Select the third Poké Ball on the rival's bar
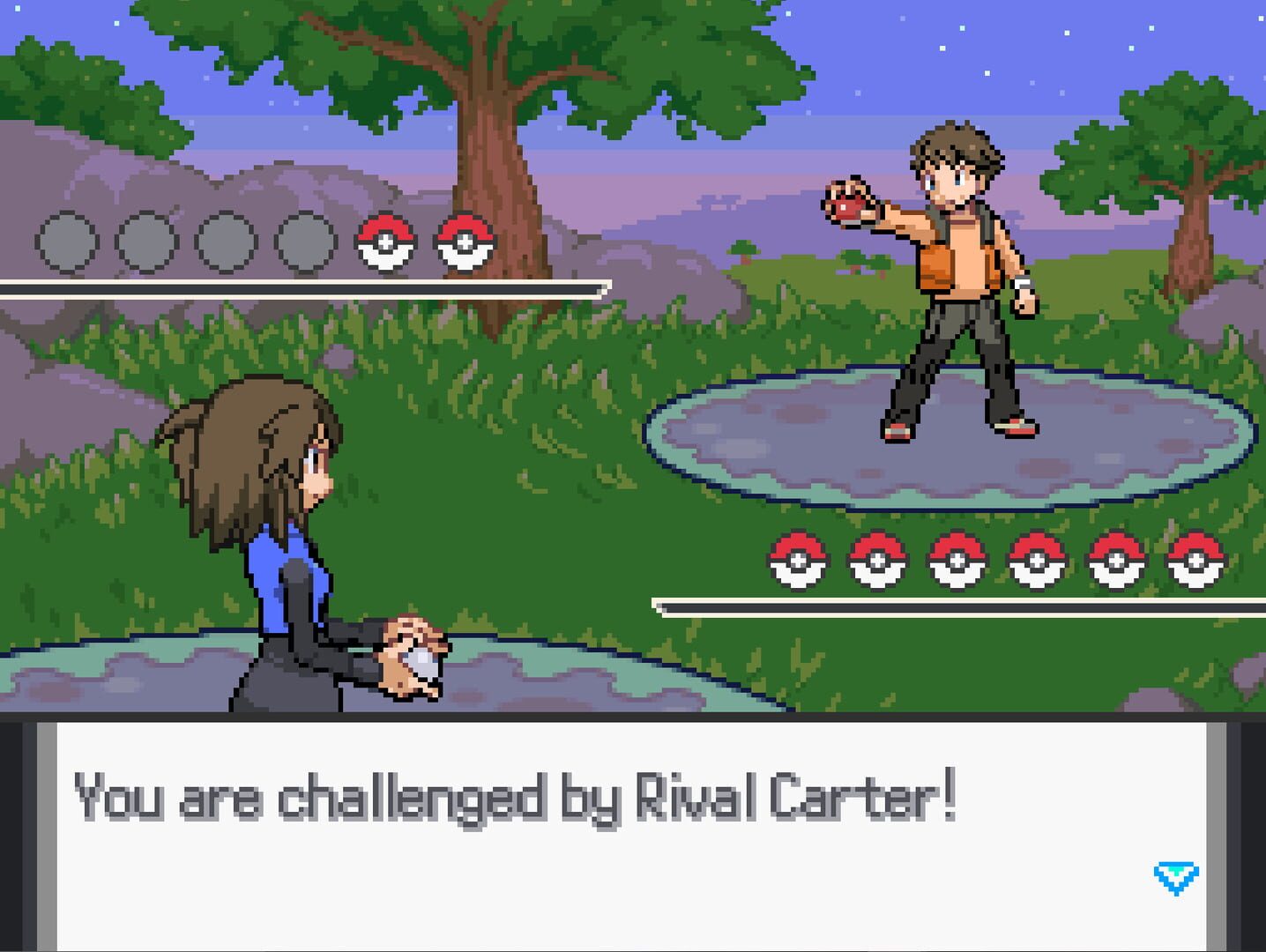 (x=957, y=560)
